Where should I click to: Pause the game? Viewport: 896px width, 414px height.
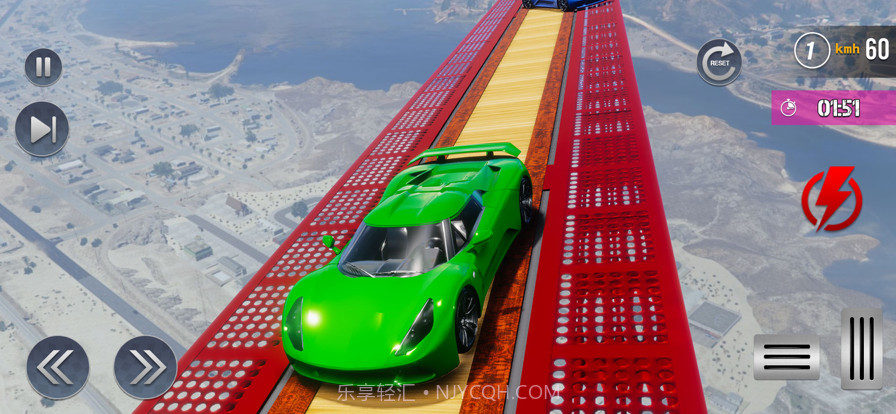pos(43,67)
